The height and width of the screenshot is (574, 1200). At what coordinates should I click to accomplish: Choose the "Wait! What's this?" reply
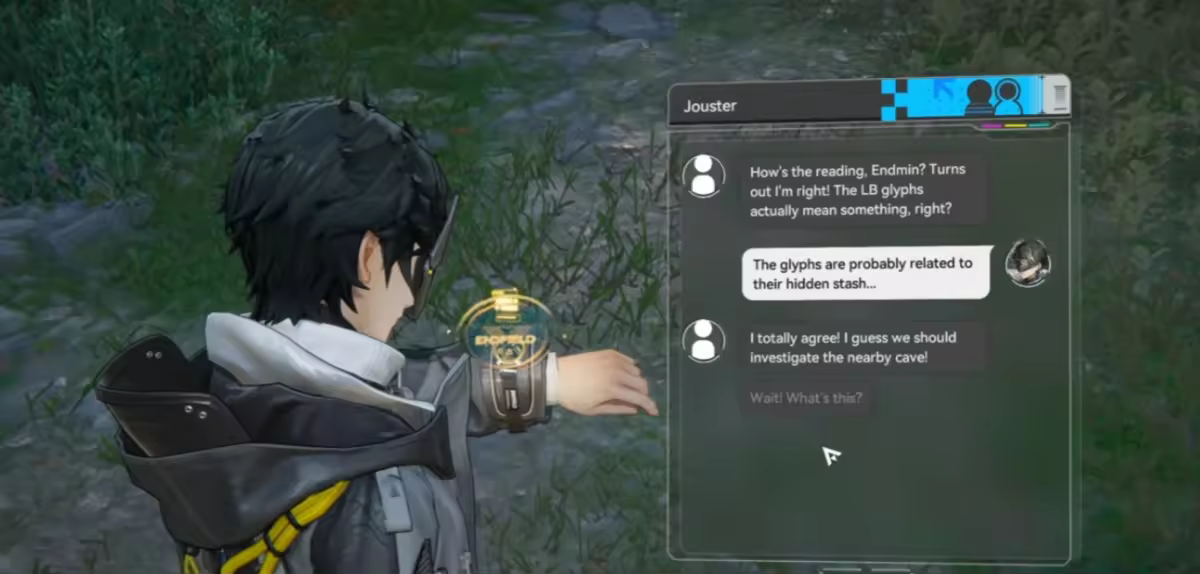(x=806, y=398)
